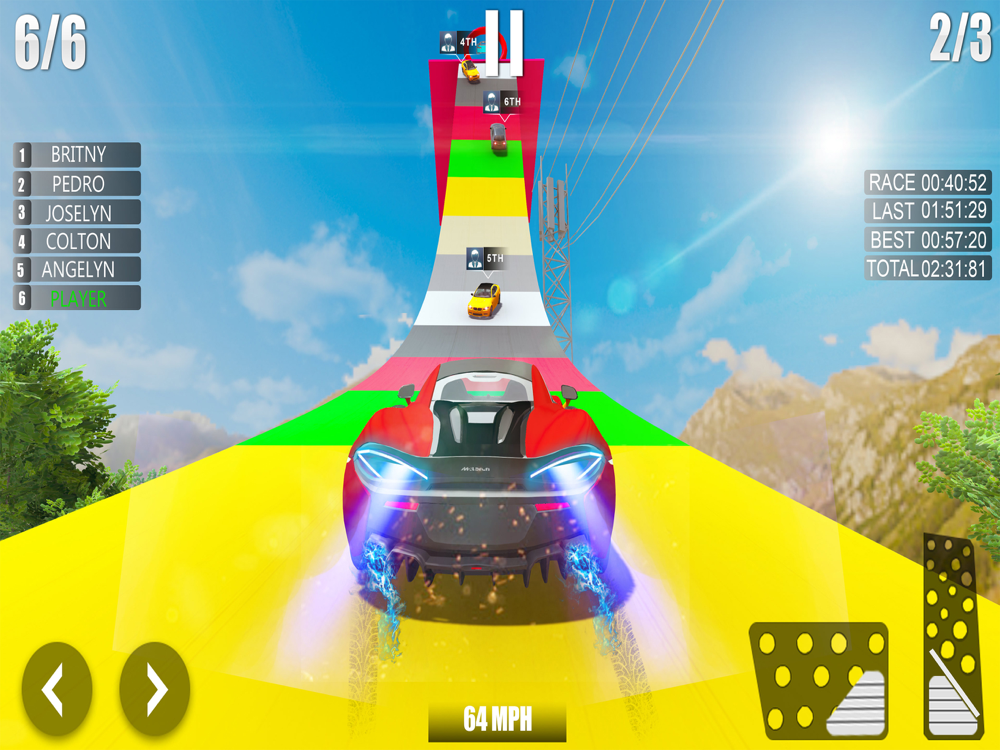Select Britny in the leaderboard

pos(77,155)
